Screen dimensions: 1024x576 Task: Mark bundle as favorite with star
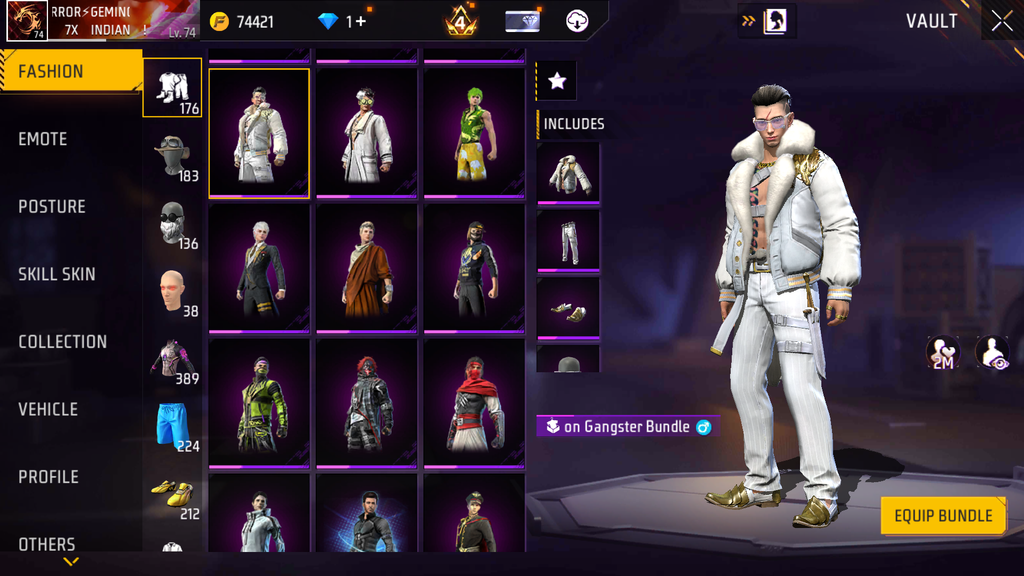557,82
